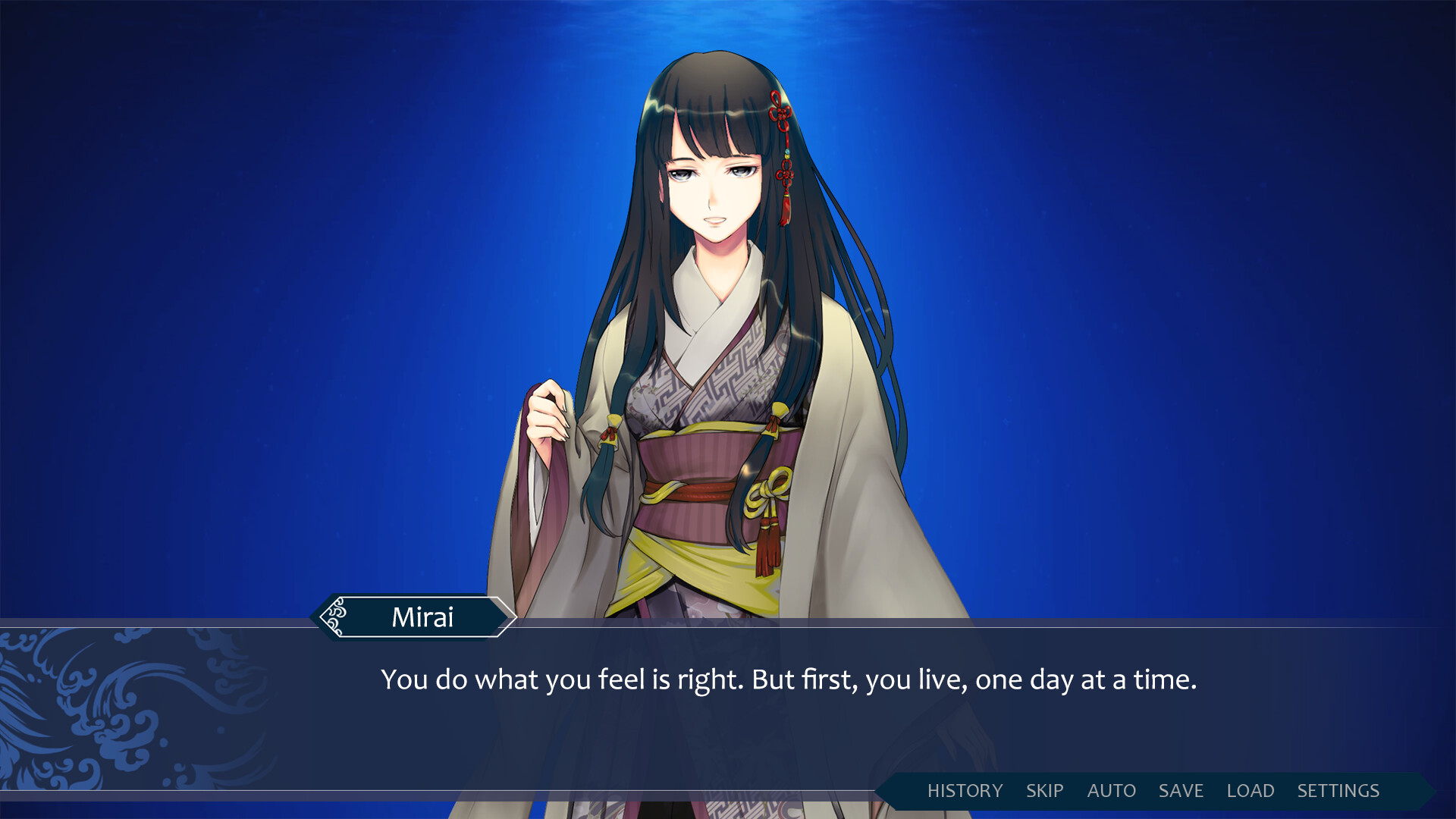Expand the dialogue HISTORY to review past lines
The width and height of the screenshot is (1456, 819).
[964, 791]
